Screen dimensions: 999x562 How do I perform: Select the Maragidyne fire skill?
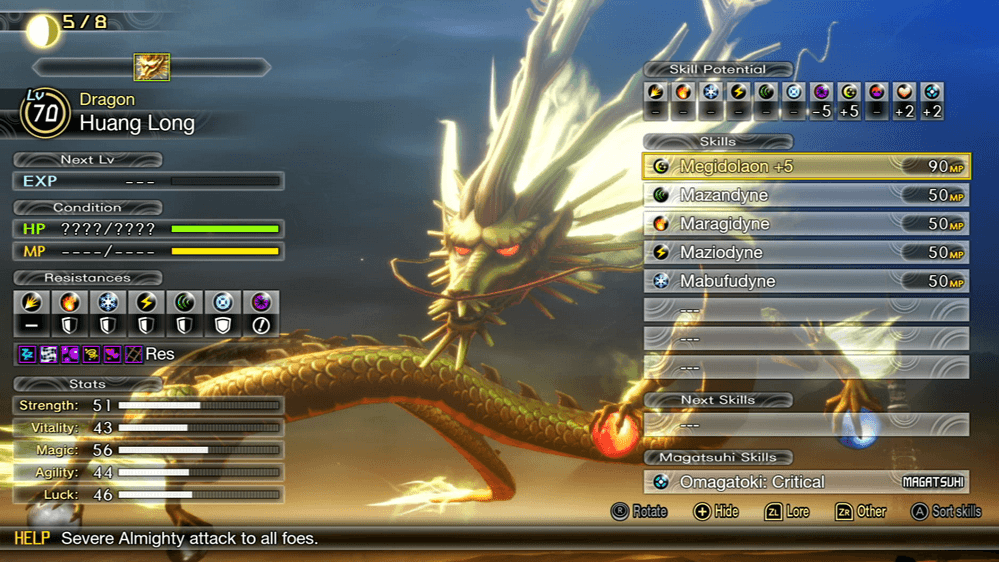click(x=805, y=224)
